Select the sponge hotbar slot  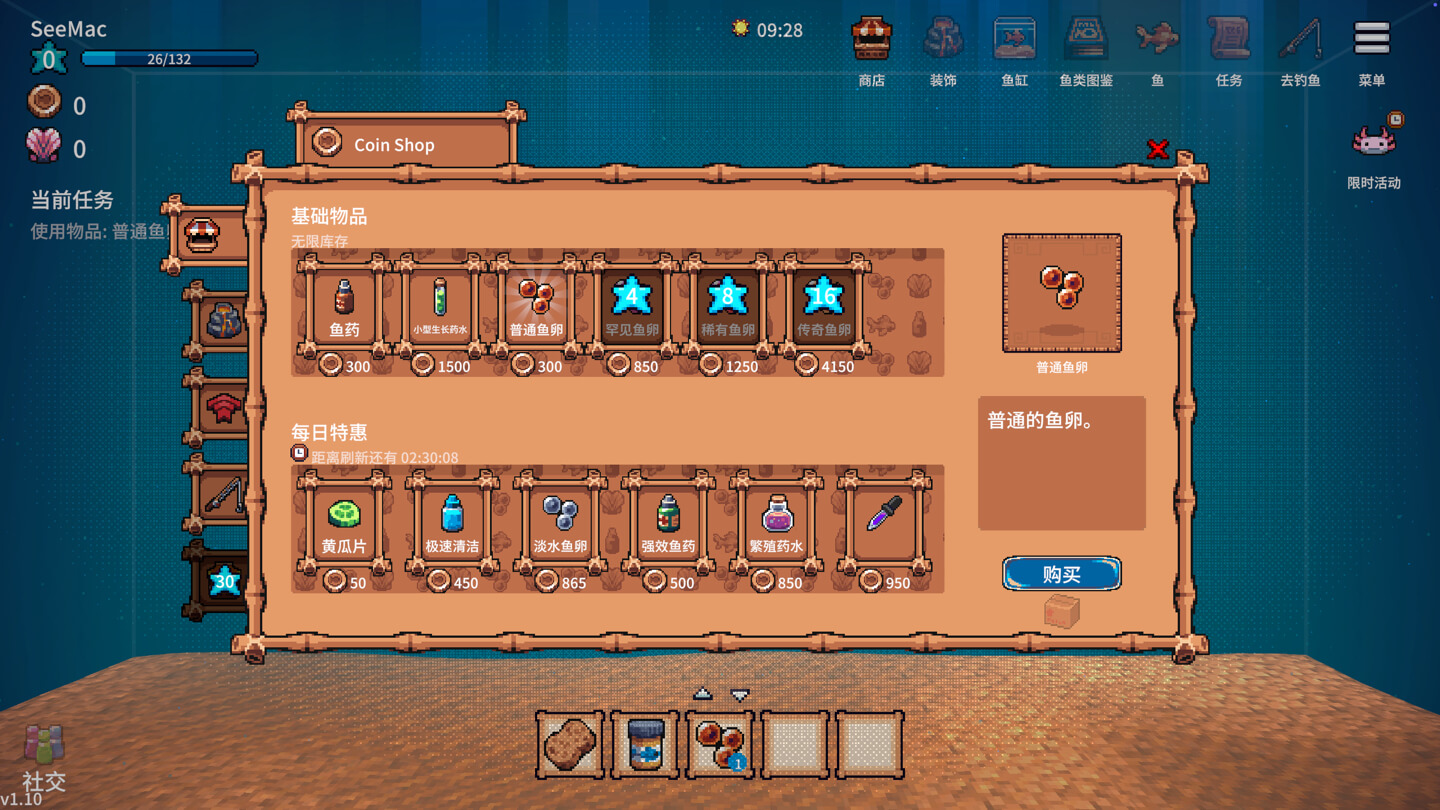(570, 745)
